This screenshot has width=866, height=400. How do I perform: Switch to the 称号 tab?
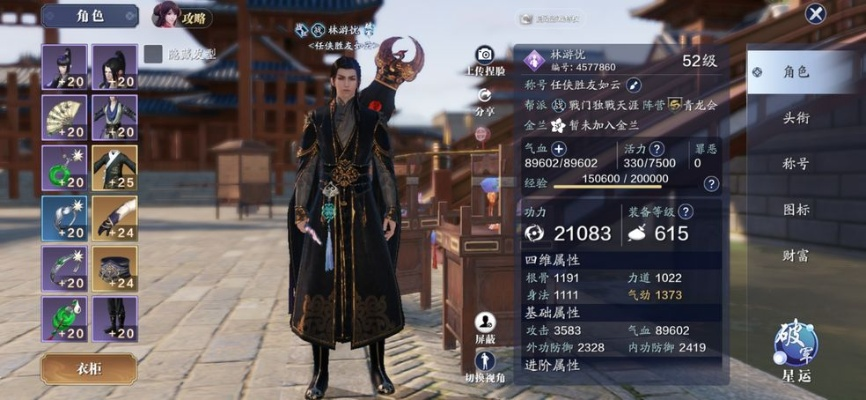(796, 163)
